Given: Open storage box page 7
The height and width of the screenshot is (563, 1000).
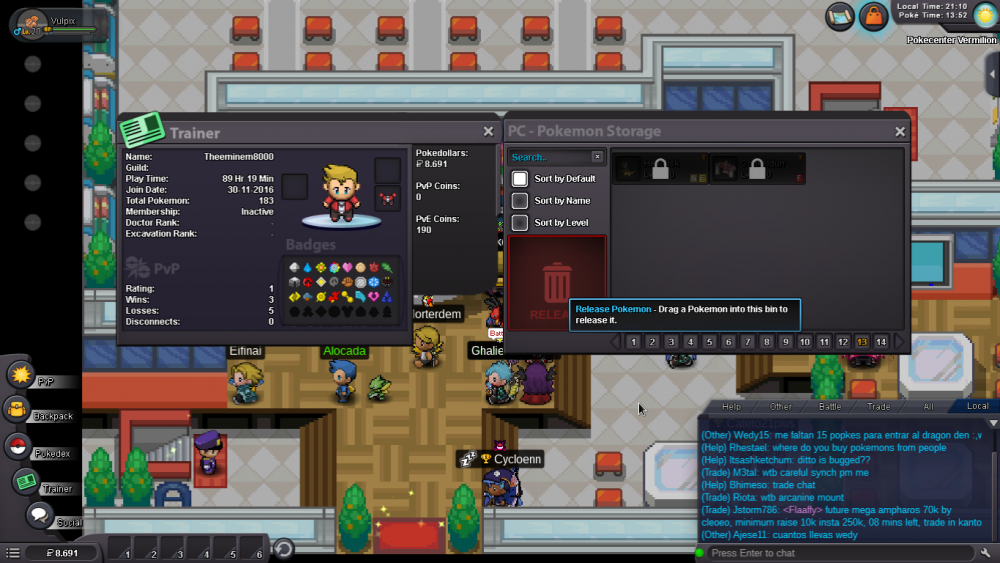Looking at the screenshot, I should (747, 342).
